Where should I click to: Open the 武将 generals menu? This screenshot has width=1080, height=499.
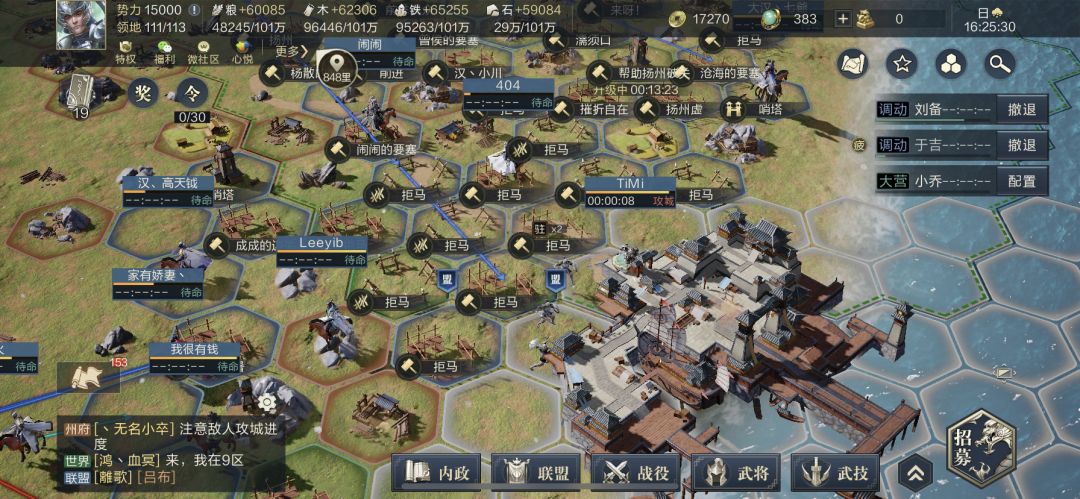[739, 470]
